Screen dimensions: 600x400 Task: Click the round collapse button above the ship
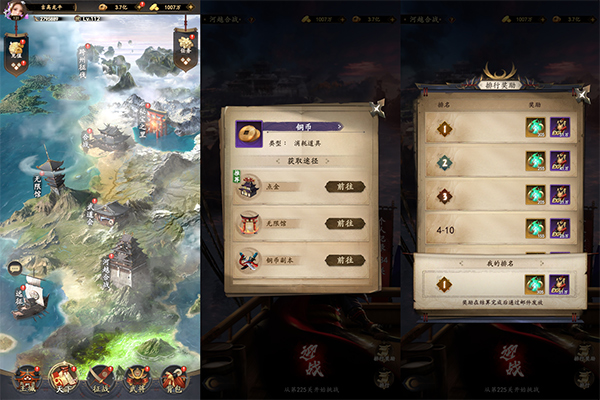click(14, 267)
